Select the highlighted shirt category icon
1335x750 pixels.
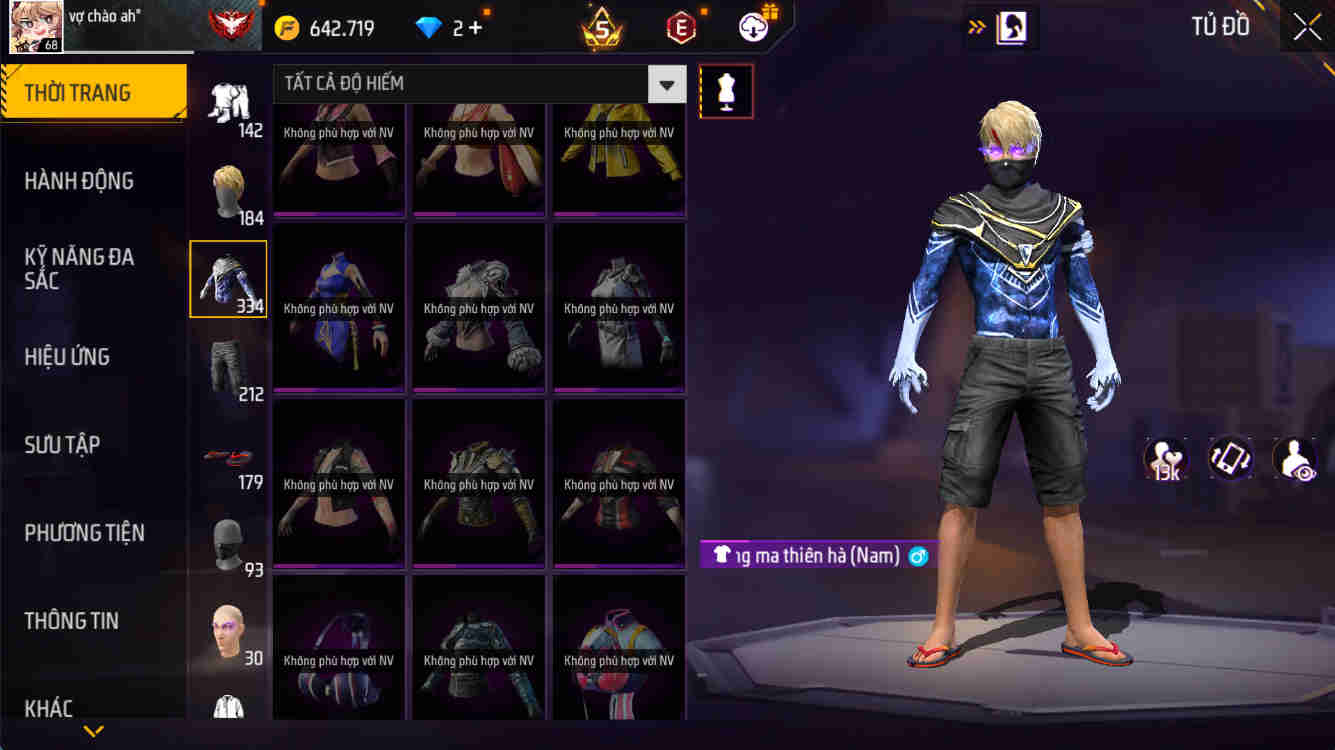click(228, 278)
